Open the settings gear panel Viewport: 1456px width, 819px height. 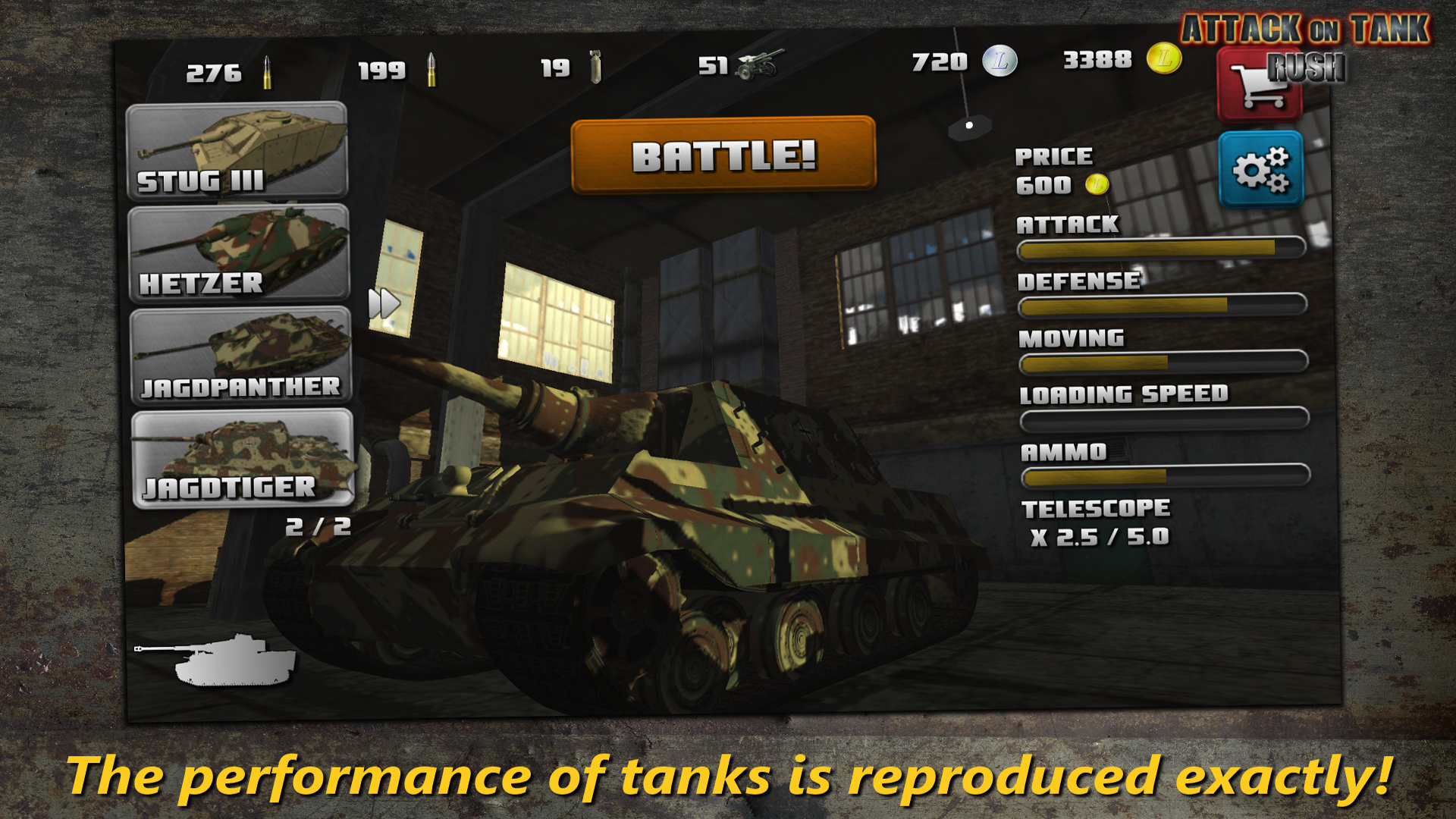pyautogui.click(x=1262, y=168)
